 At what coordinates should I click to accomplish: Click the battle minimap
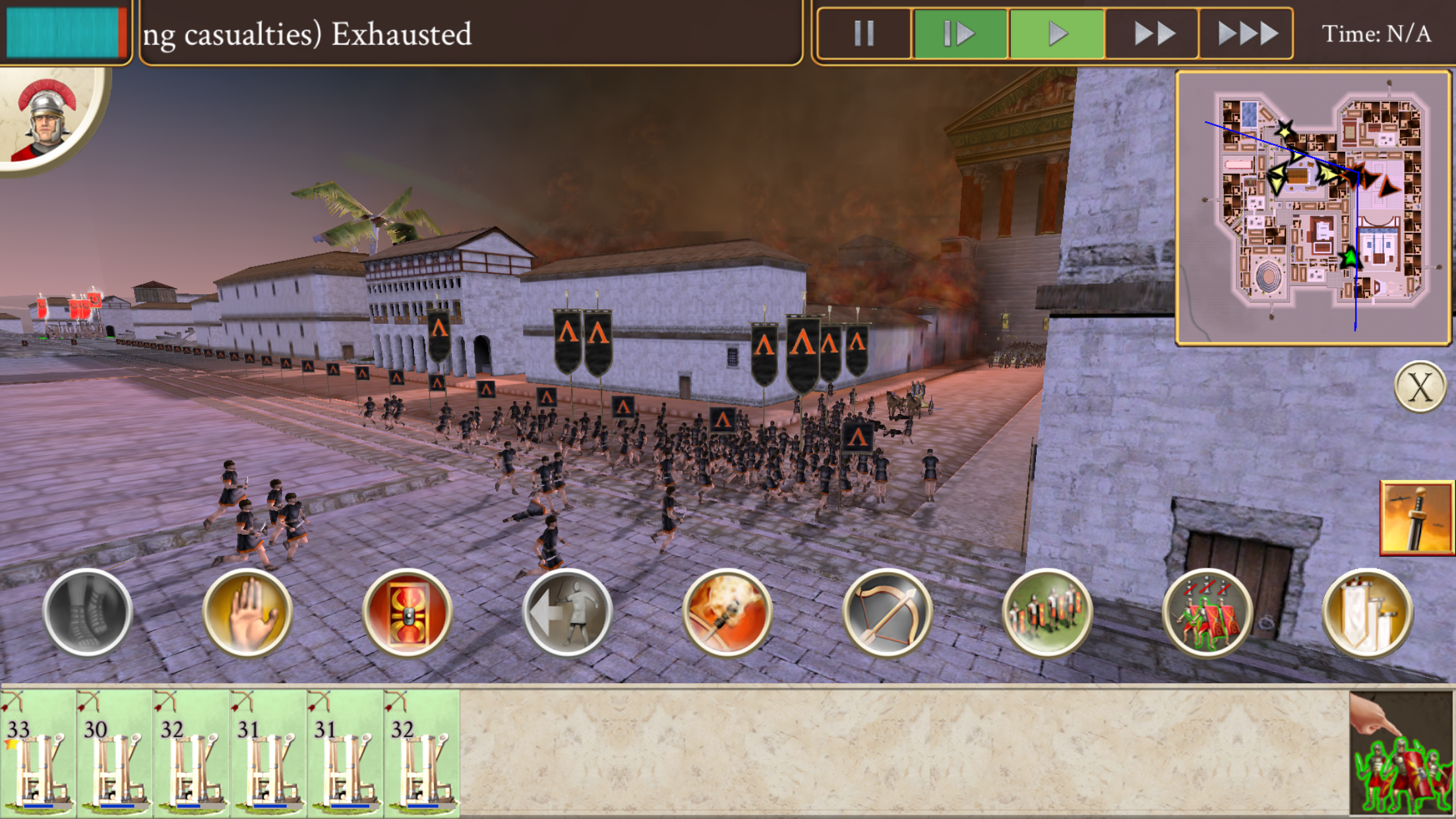coord(1314,208)
